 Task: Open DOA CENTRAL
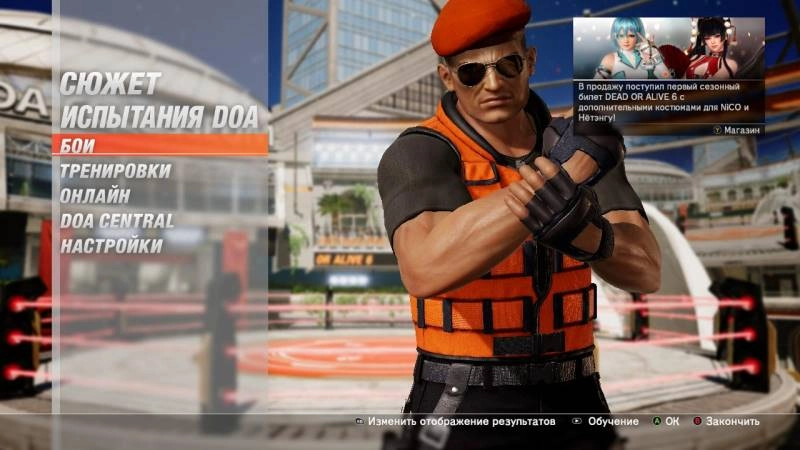coord(117,220)
